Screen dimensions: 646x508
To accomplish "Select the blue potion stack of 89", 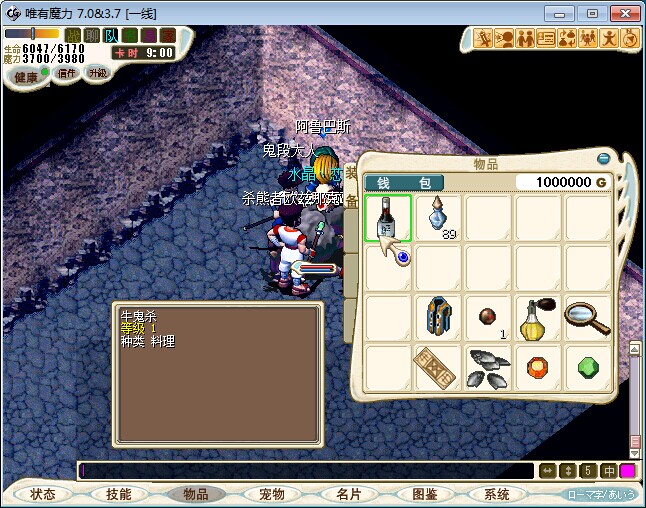I will [x=438, y=216].
